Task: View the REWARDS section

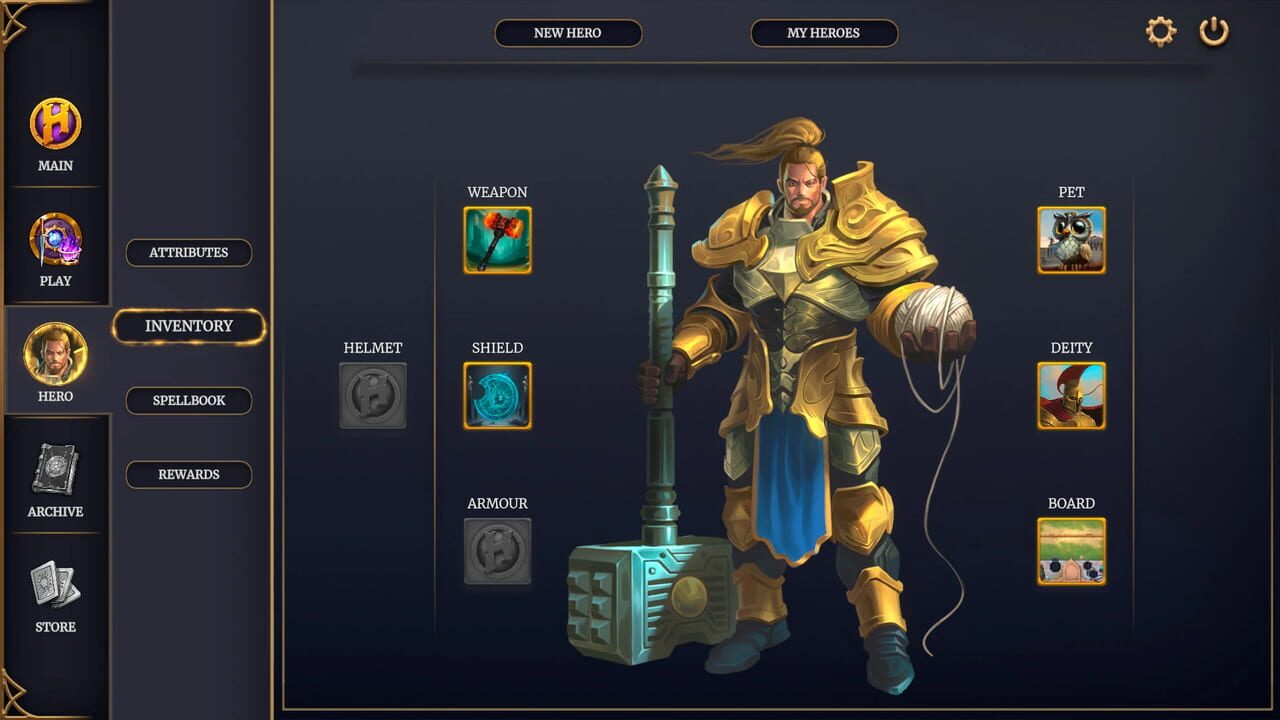Action: click(x=188, y=474)
